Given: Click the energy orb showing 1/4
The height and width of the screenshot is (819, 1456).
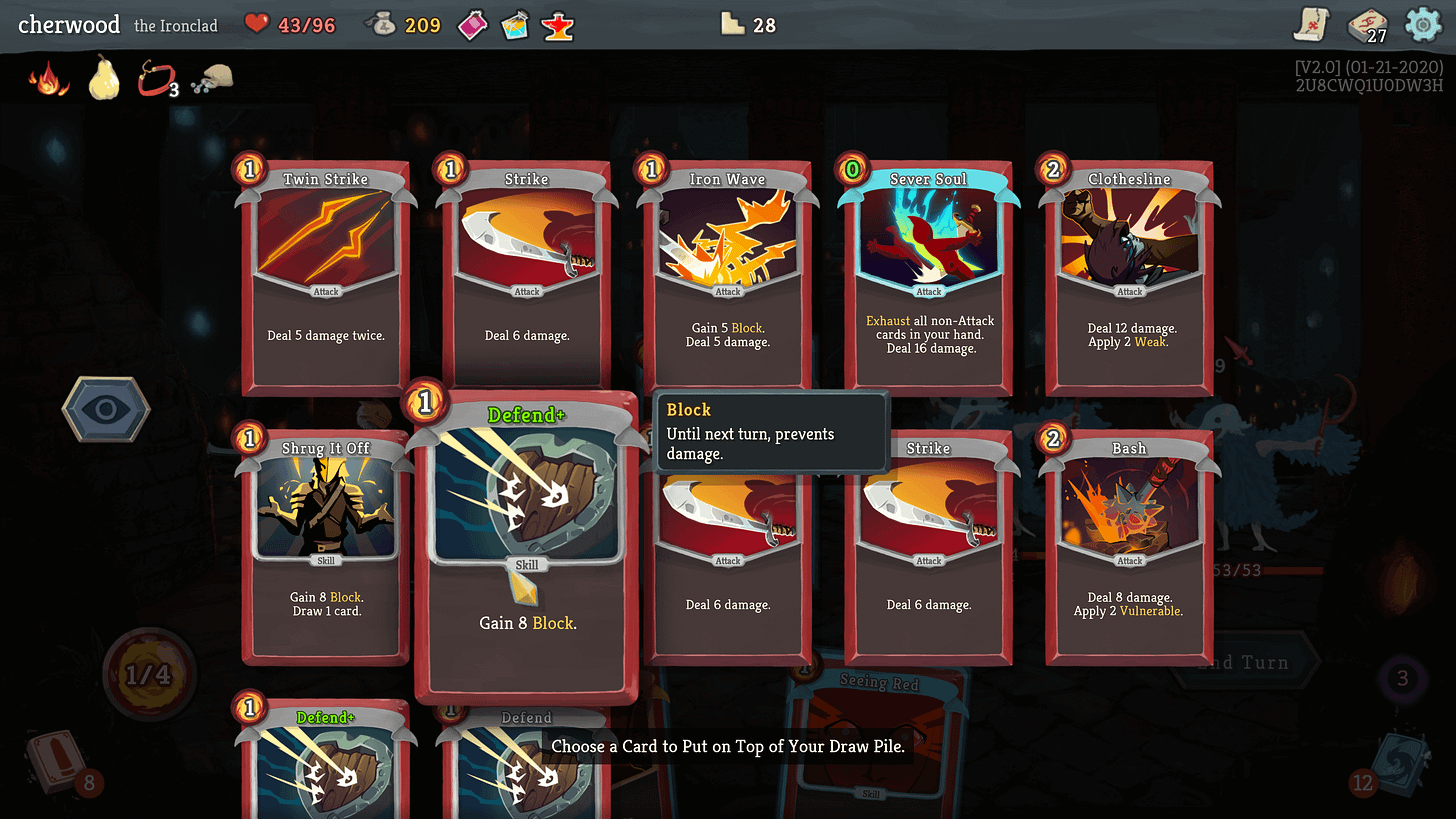Looking at the screenshot, I should tap(150, 675).
